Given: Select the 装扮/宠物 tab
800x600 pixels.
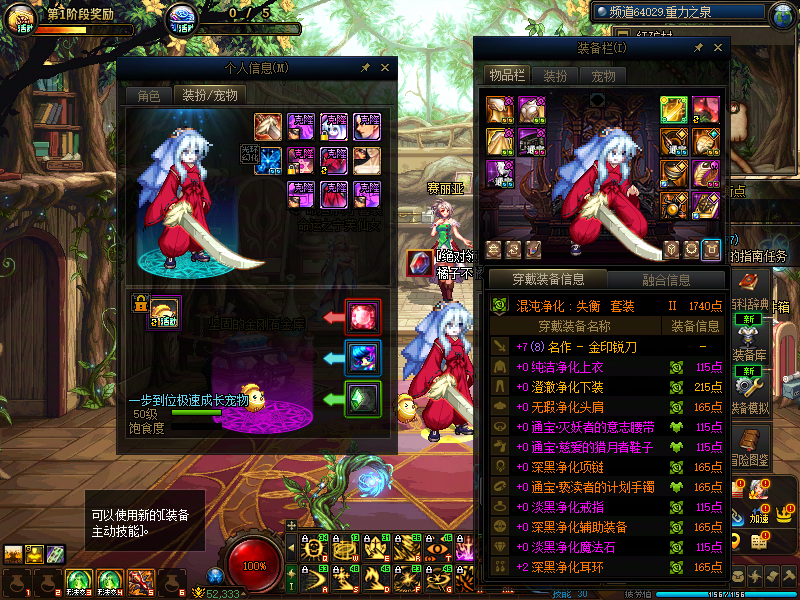Looking at the screenshot, I should point(209,96).
